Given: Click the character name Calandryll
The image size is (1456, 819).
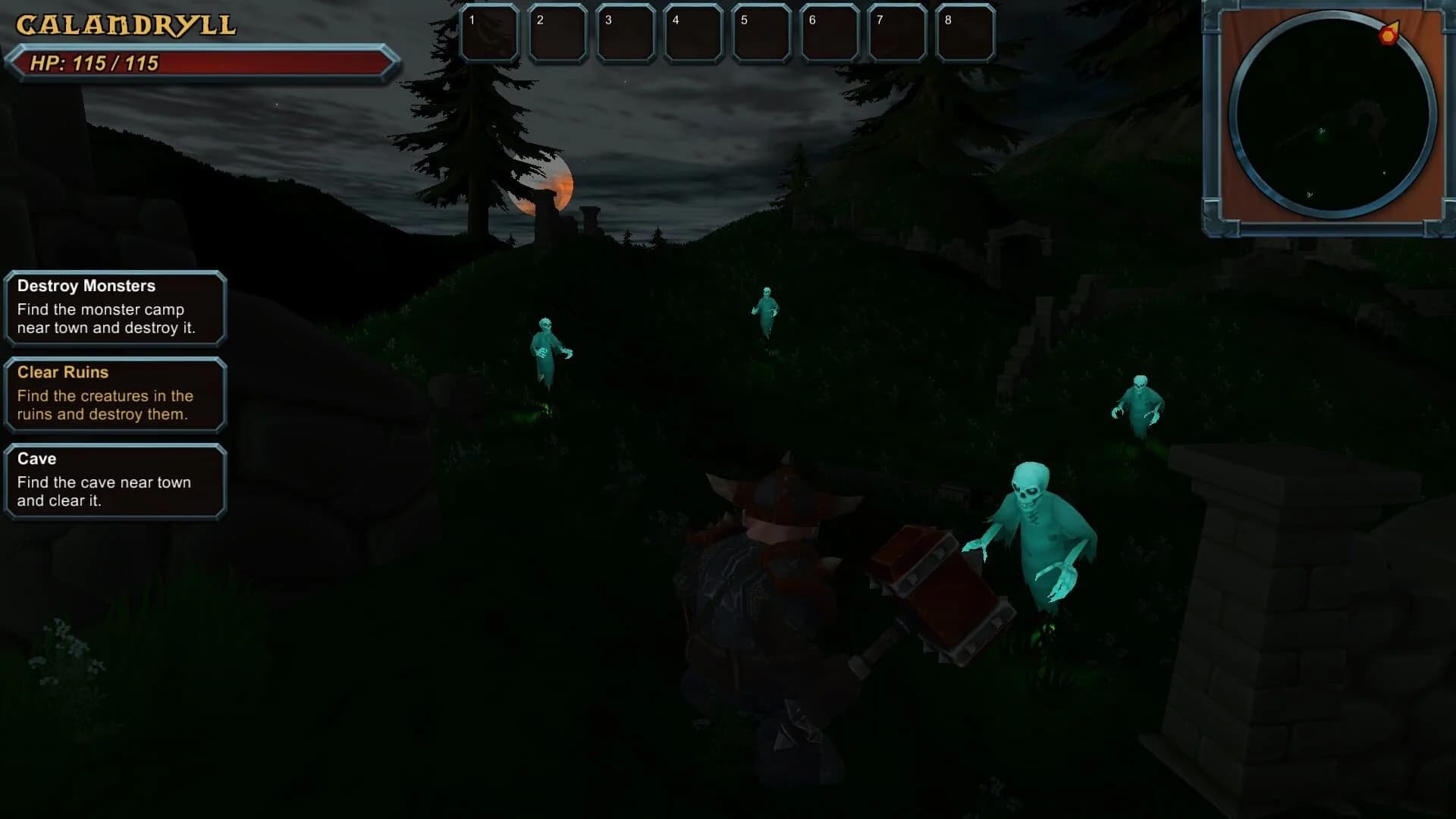Looking at the screenshot, I should (x=124, y=23).
